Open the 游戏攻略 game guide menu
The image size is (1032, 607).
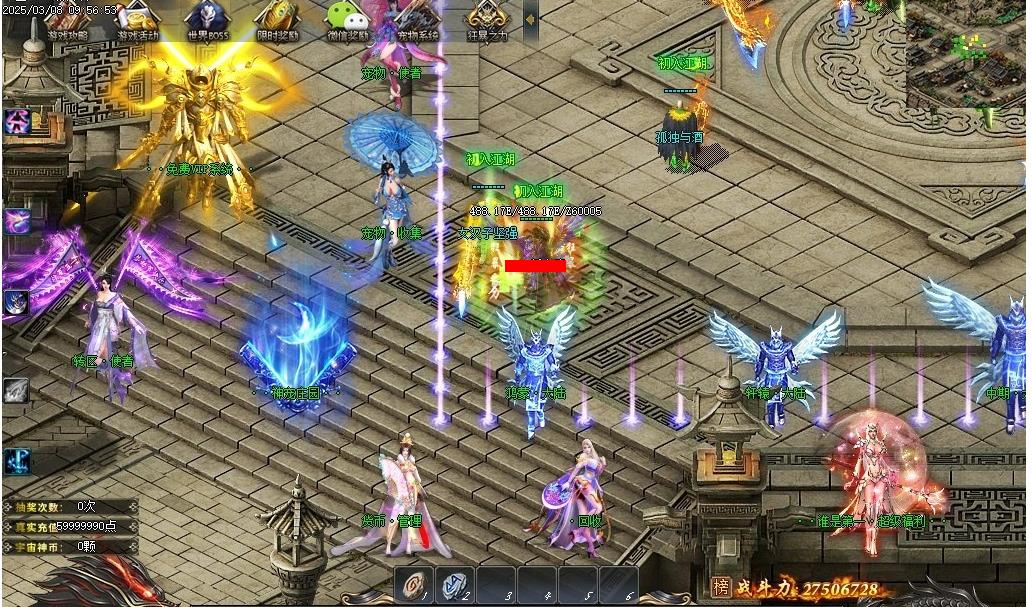pos(67,21)
